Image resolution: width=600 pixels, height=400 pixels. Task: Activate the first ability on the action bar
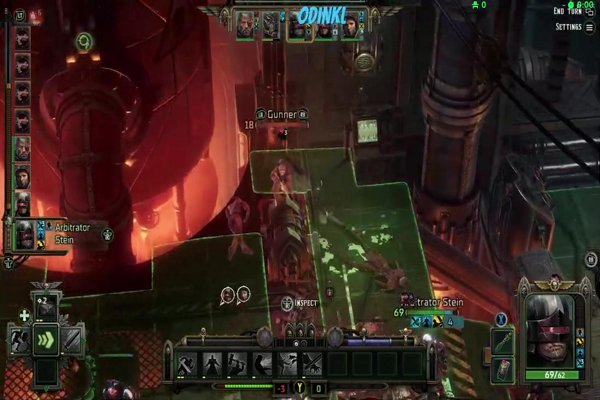point(187,363)
